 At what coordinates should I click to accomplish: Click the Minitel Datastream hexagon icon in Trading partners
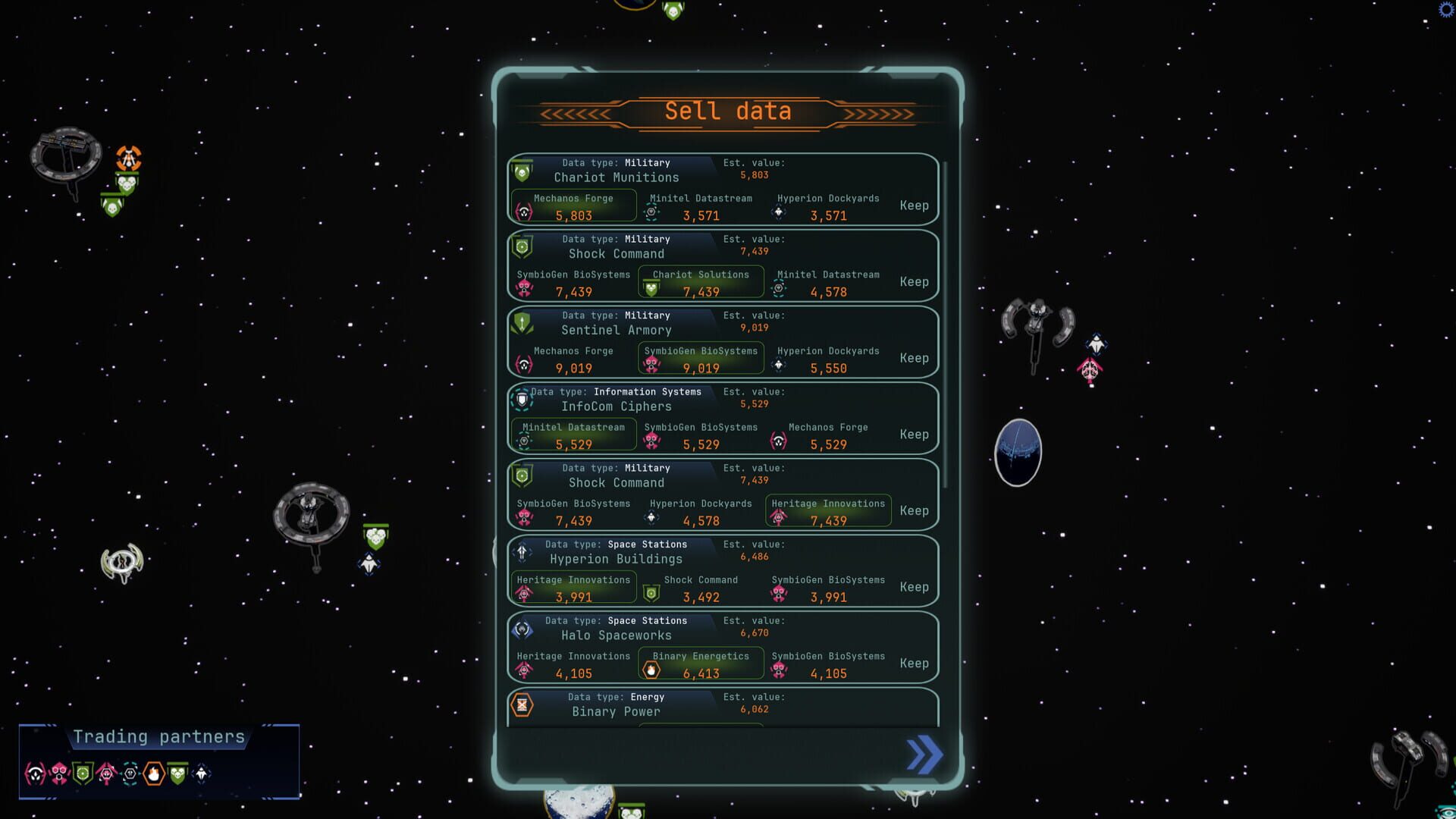(130, 774)
